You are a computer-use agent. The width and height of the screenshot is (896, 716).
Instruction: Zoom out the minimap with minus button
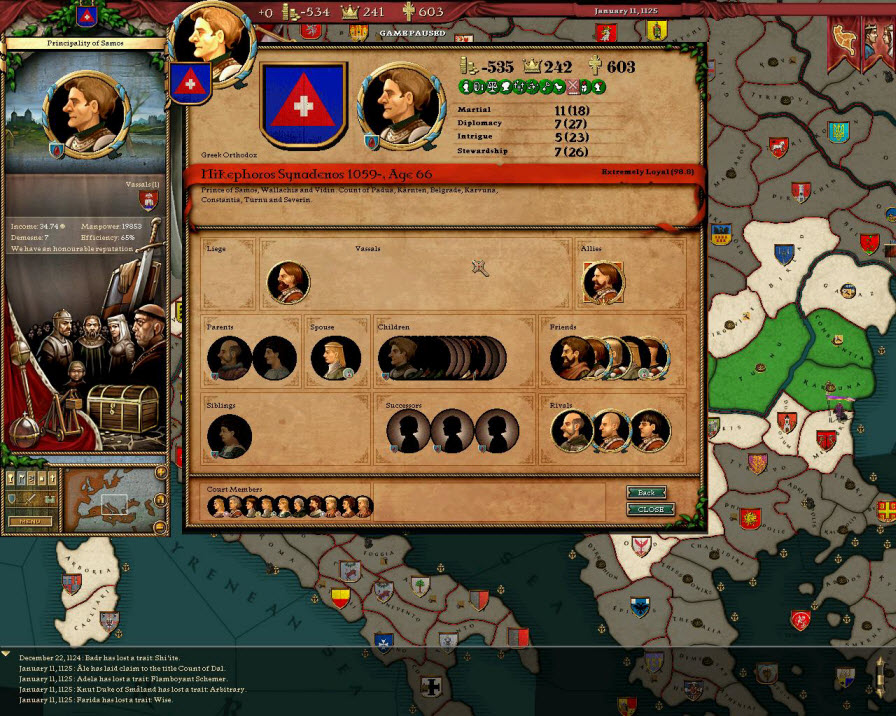pyautogui.click(x=160, y=526)
